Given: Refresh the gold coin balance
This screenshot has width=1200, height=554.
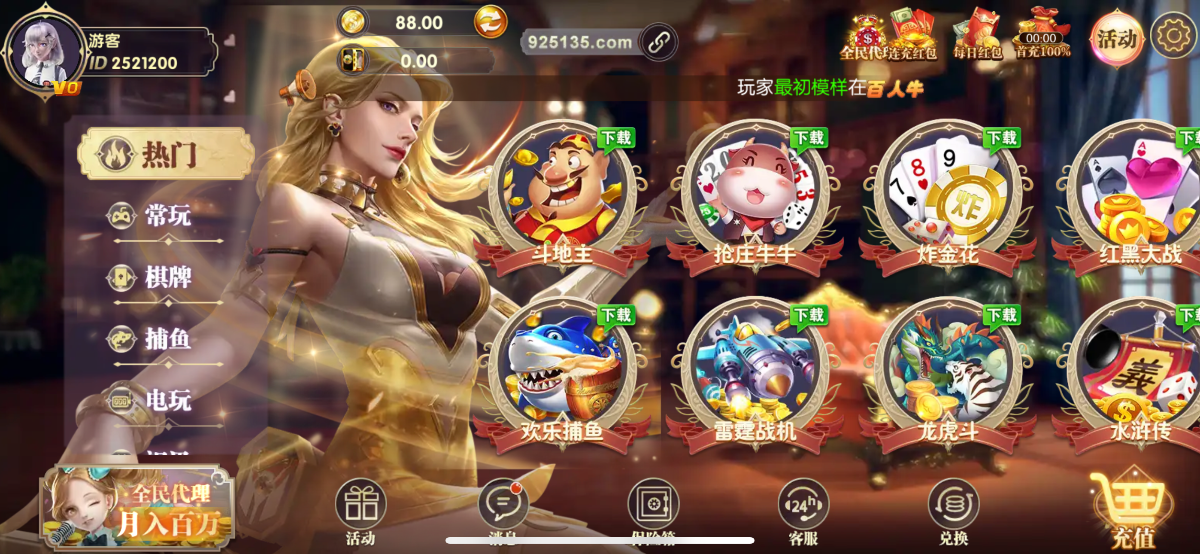Looking at the screenshot, I should click(490, 20).
